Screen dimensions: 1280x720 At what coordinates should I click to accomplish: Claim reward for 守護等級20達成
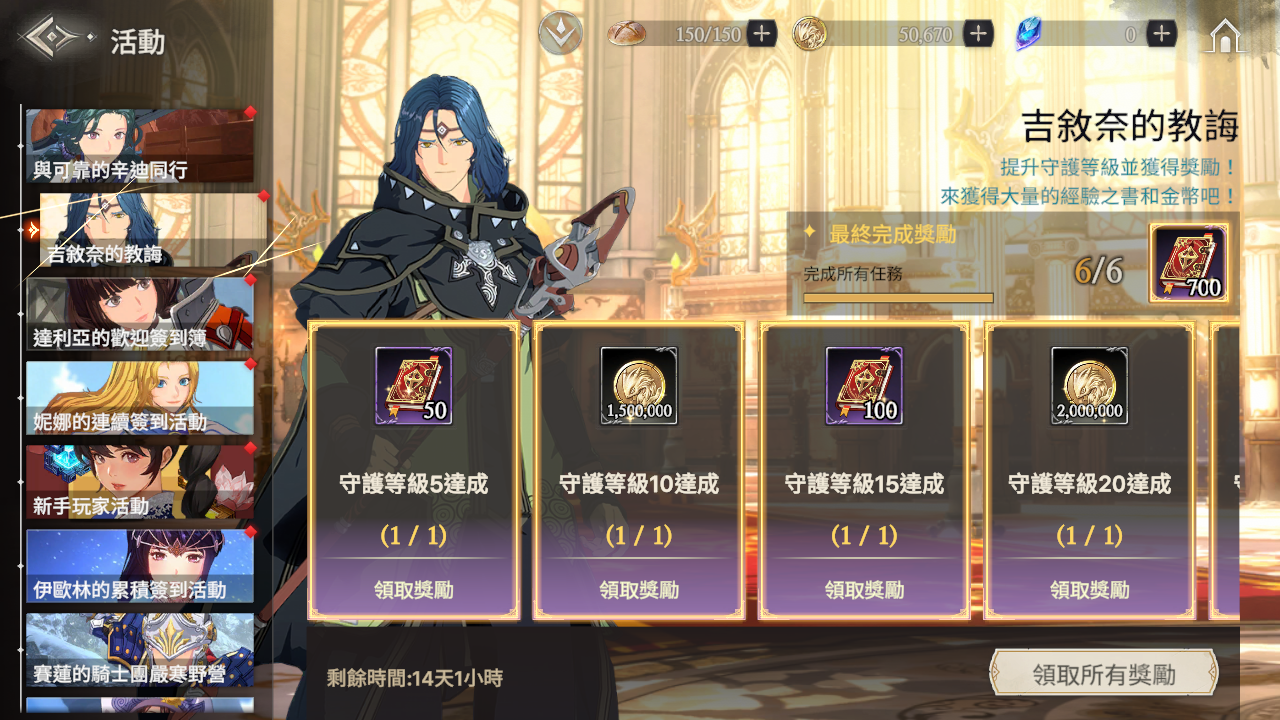click(1090, 590)
